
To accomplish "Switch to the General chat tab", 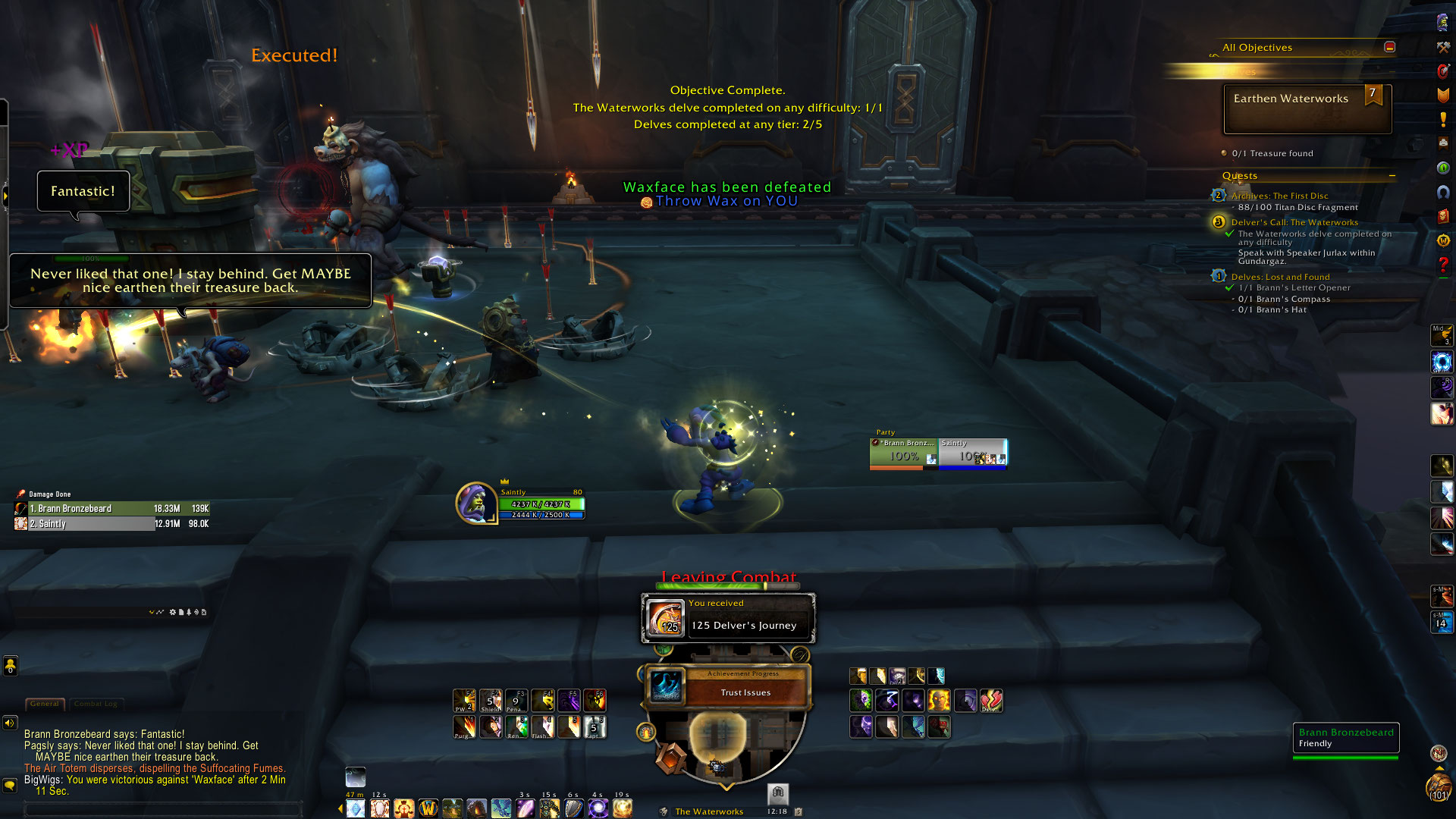I will [45, 704].
